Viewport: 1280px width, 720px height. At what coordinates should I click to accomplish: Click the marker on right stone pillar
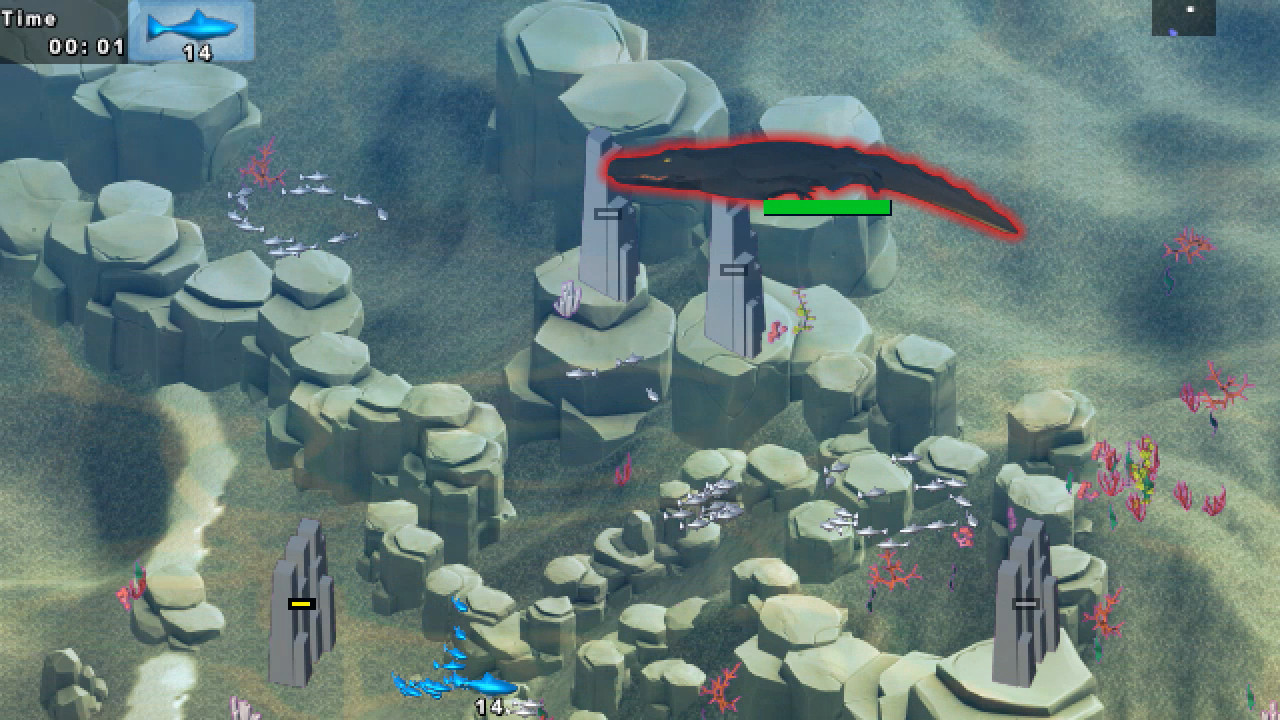coord(732,268)
